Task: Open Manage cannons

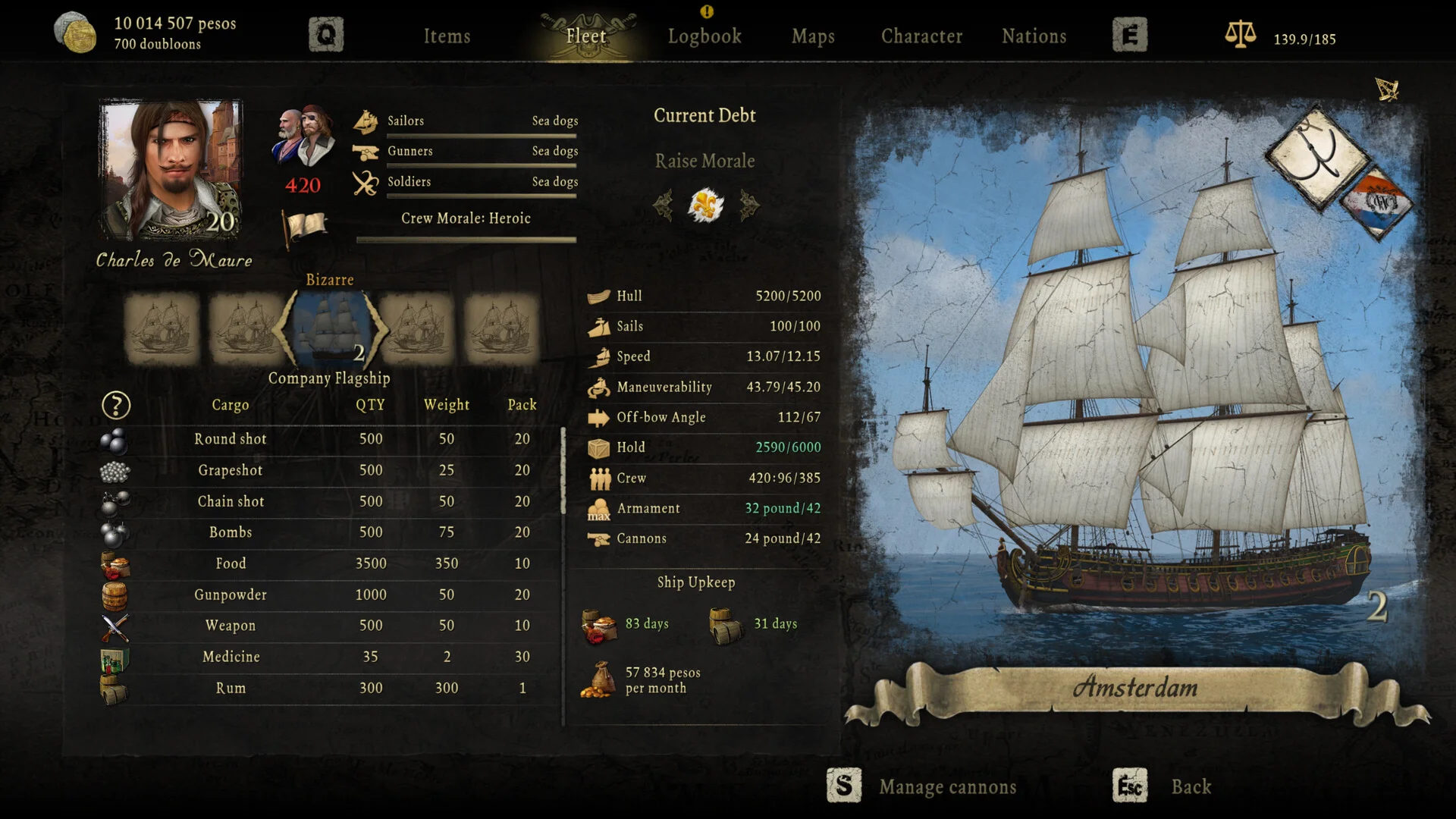Action: 947,787
